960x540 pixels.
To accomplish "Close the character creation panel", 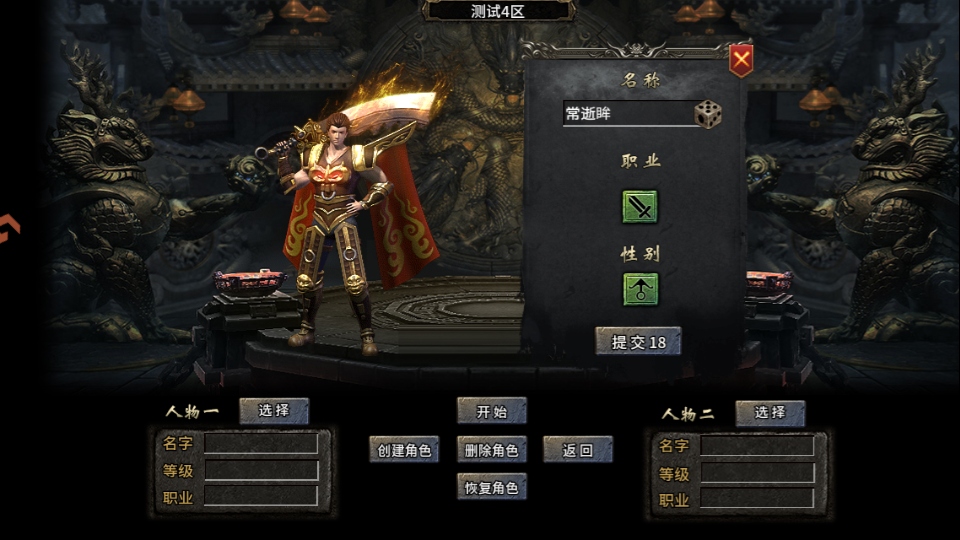I will click(740, 61).
